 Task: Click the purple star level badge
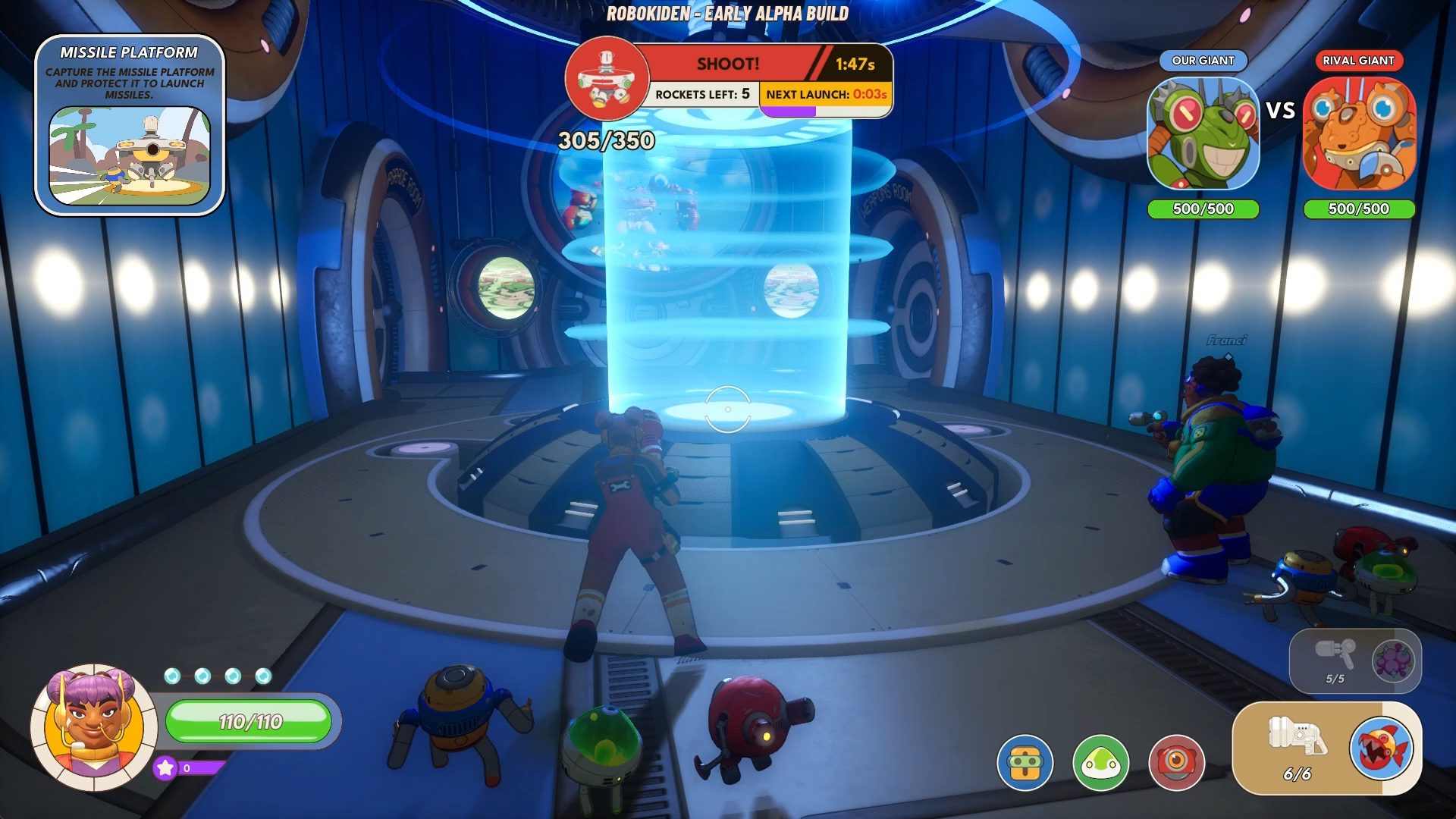(165, 768)
